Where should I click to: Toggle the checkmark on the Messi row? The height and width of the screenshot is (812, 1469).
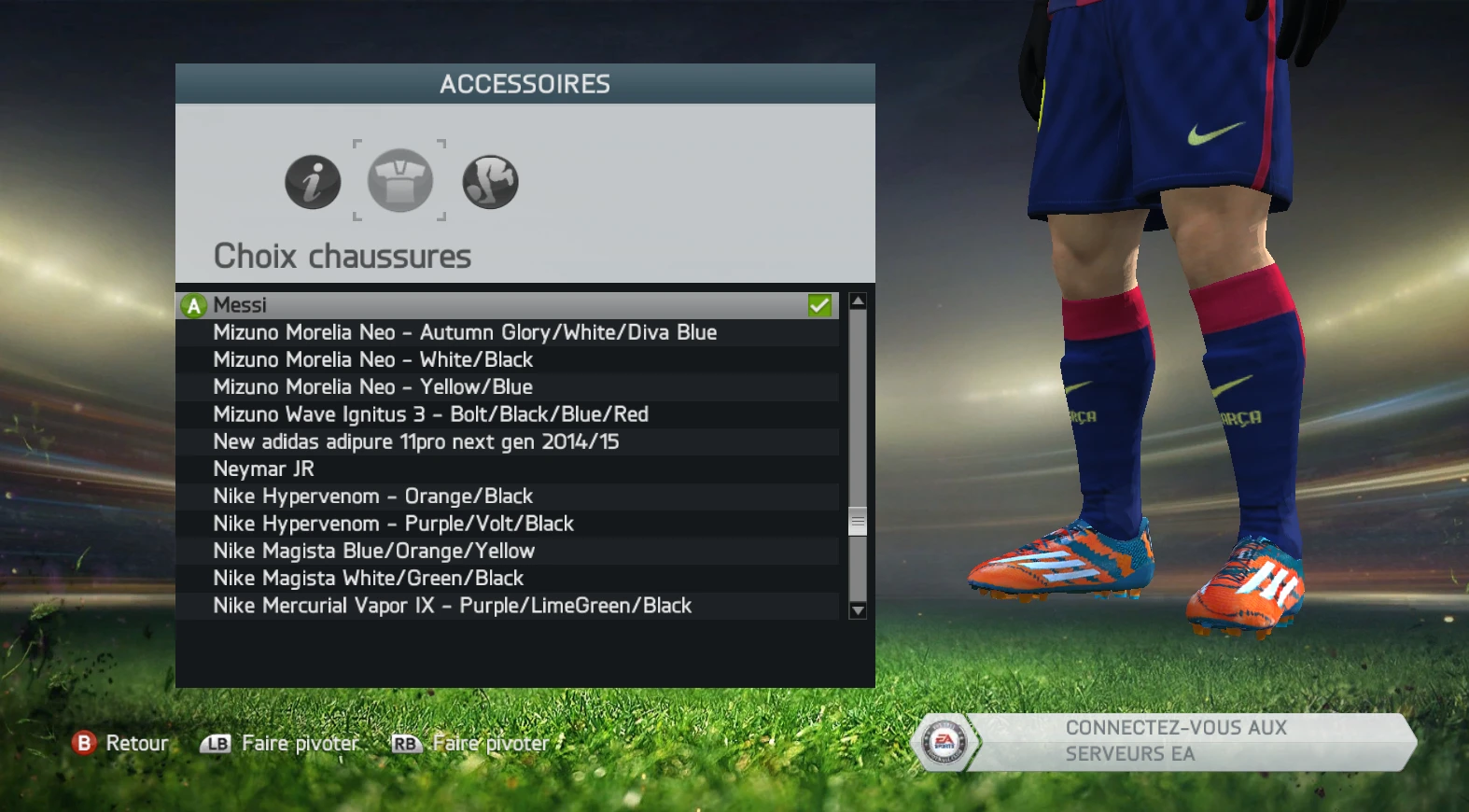click(819, 304)
